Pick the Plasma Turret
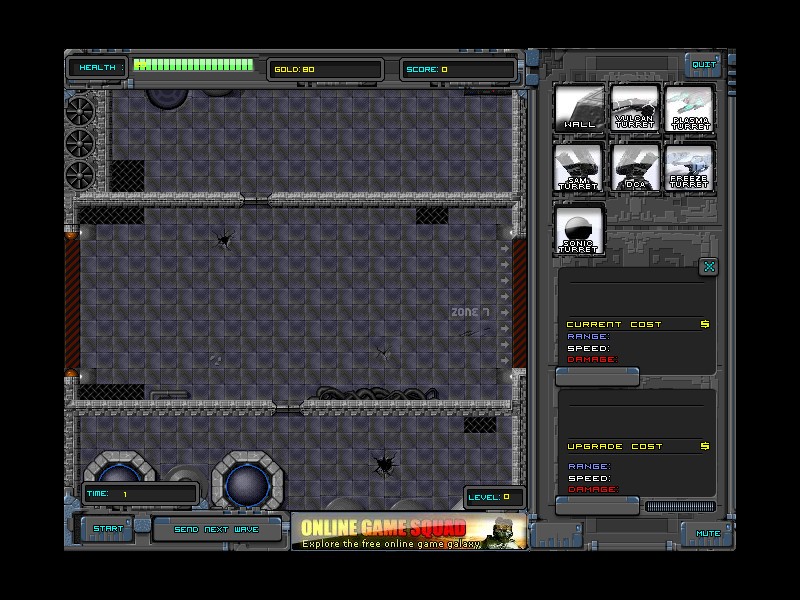 (x=690, y=108)
